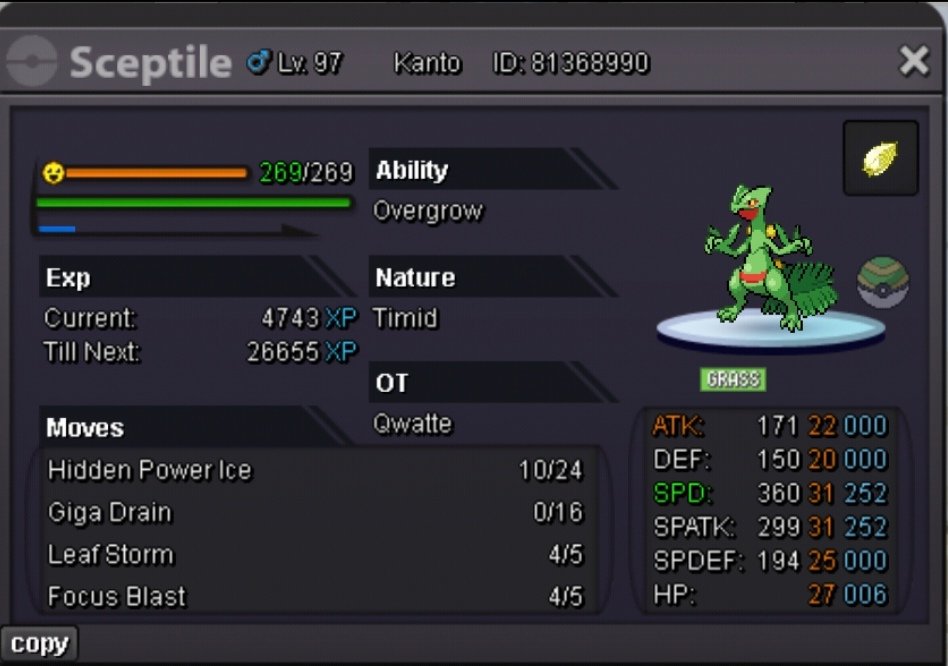Select the held item slot with yellow seed

pyautogui.click(x=880, y=158)
